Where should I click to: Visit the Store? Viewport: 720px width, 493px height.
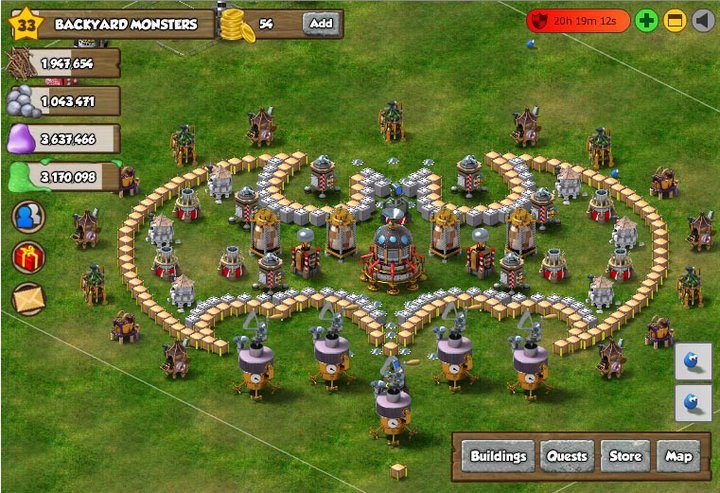pyautogui.click(x=626, y=456)
